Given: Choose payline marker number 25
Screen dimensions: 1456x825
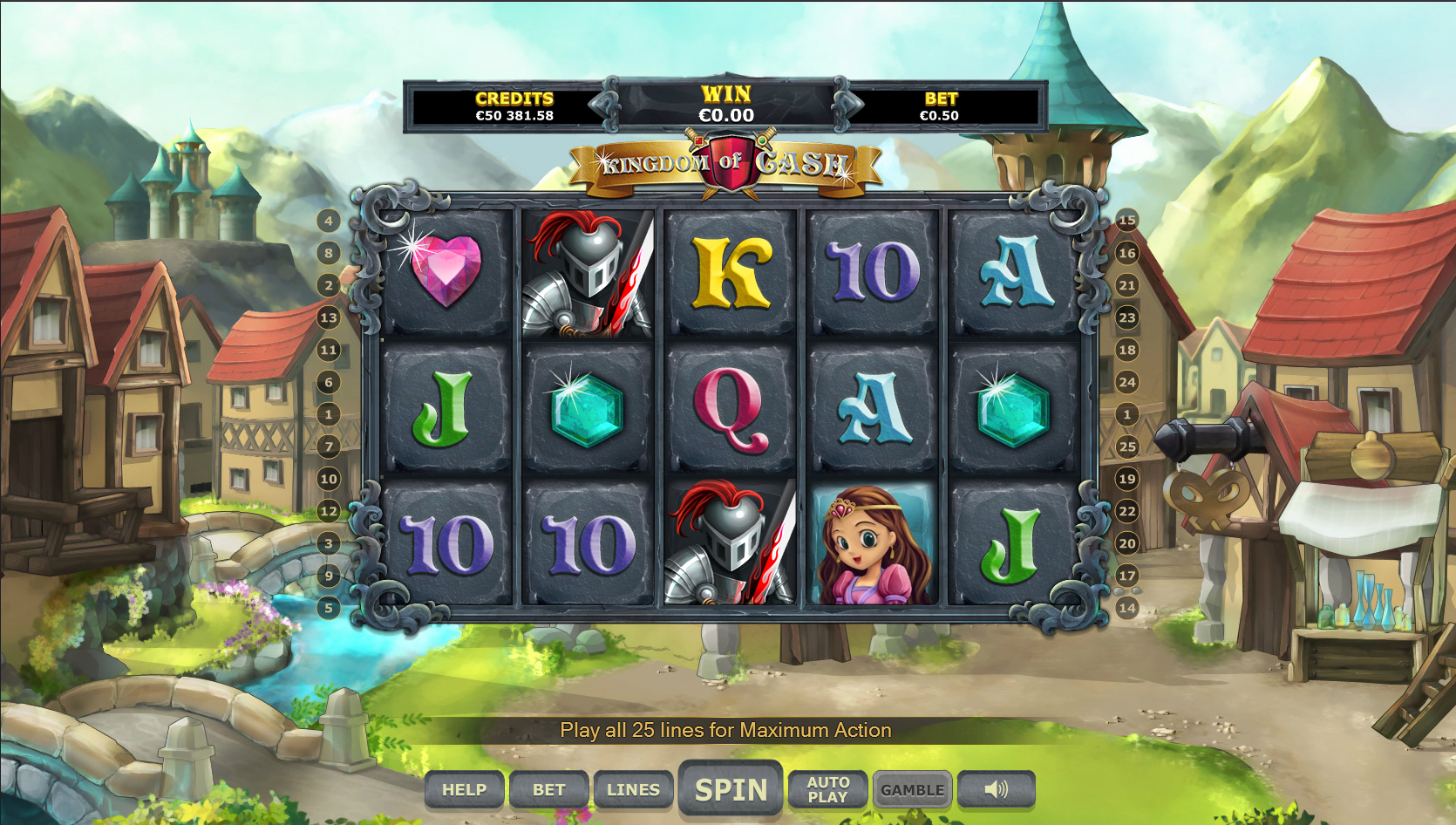Looking at the screenshot, I should click(1127, 447).
